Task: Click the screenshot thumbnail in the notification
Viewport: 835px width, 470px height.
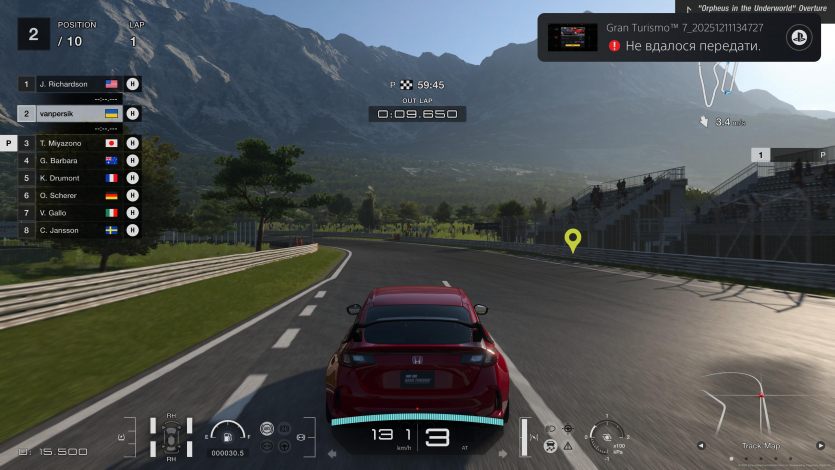Action: coord(573,37)
